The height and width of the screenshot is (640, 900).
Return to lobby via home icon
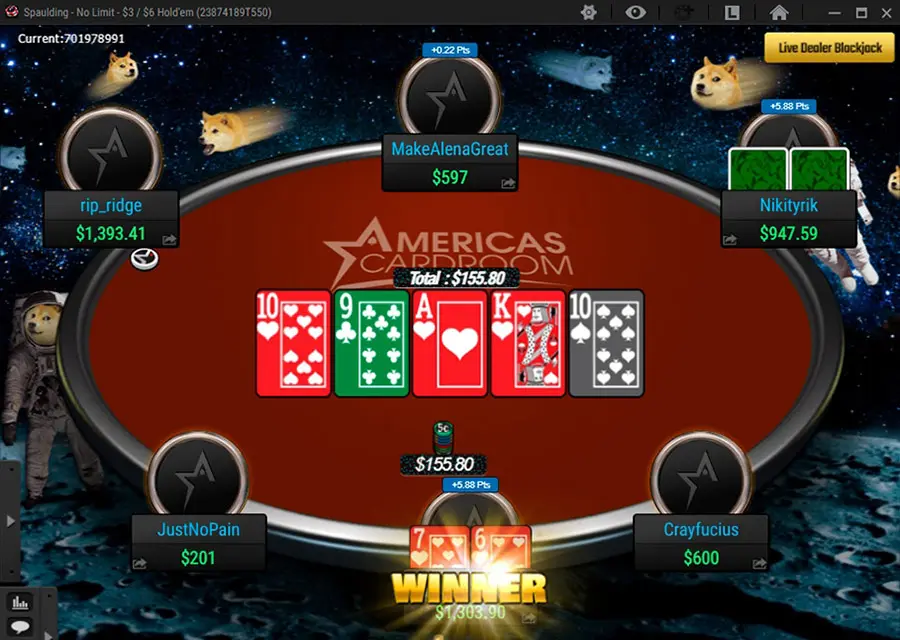(779, 12)
